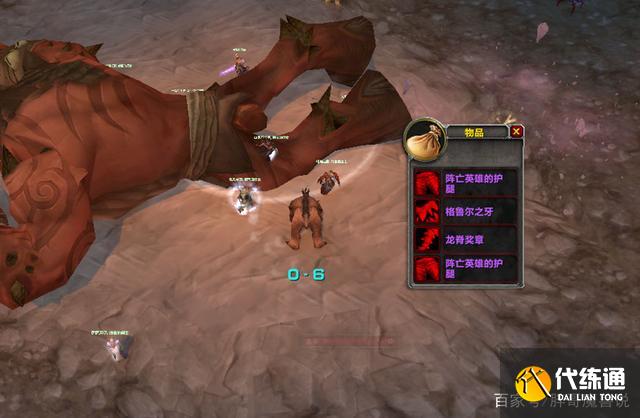Close the 物品 loot window

point(516,131)
